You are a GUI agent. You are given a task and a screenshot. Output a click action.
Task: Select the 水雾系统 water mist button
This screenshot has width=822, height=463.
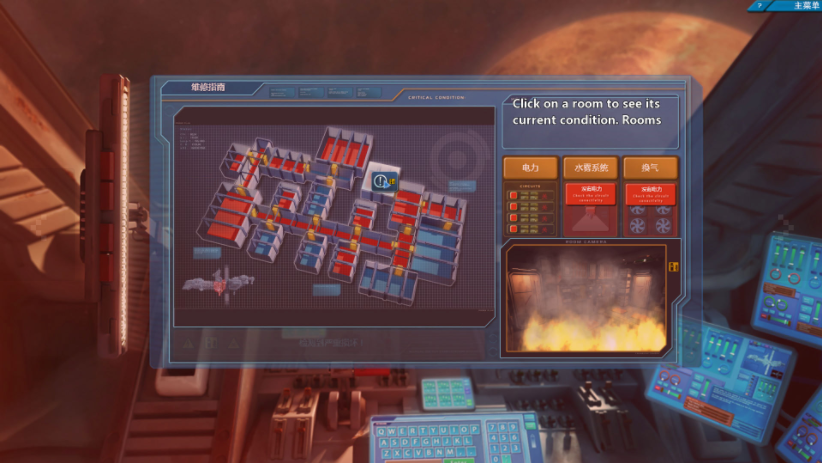590,167
